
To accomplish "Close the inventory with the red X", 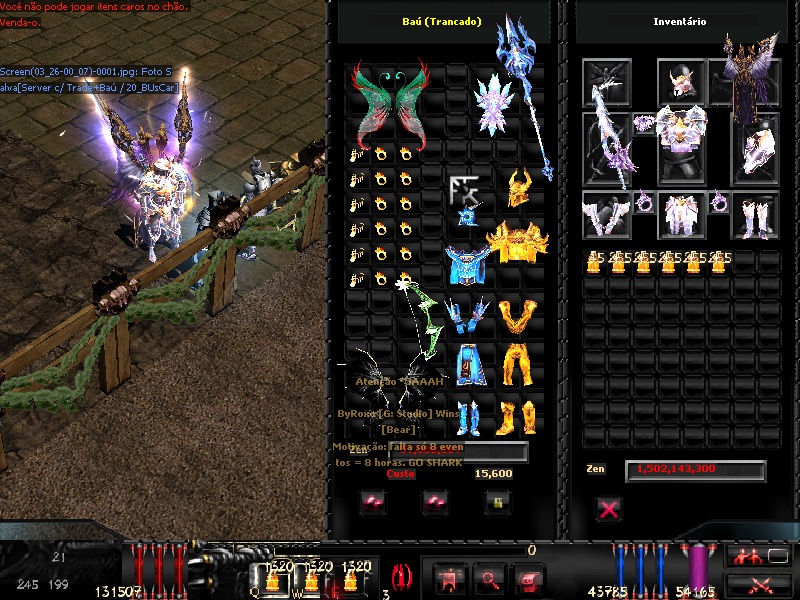I will point(608,510).
